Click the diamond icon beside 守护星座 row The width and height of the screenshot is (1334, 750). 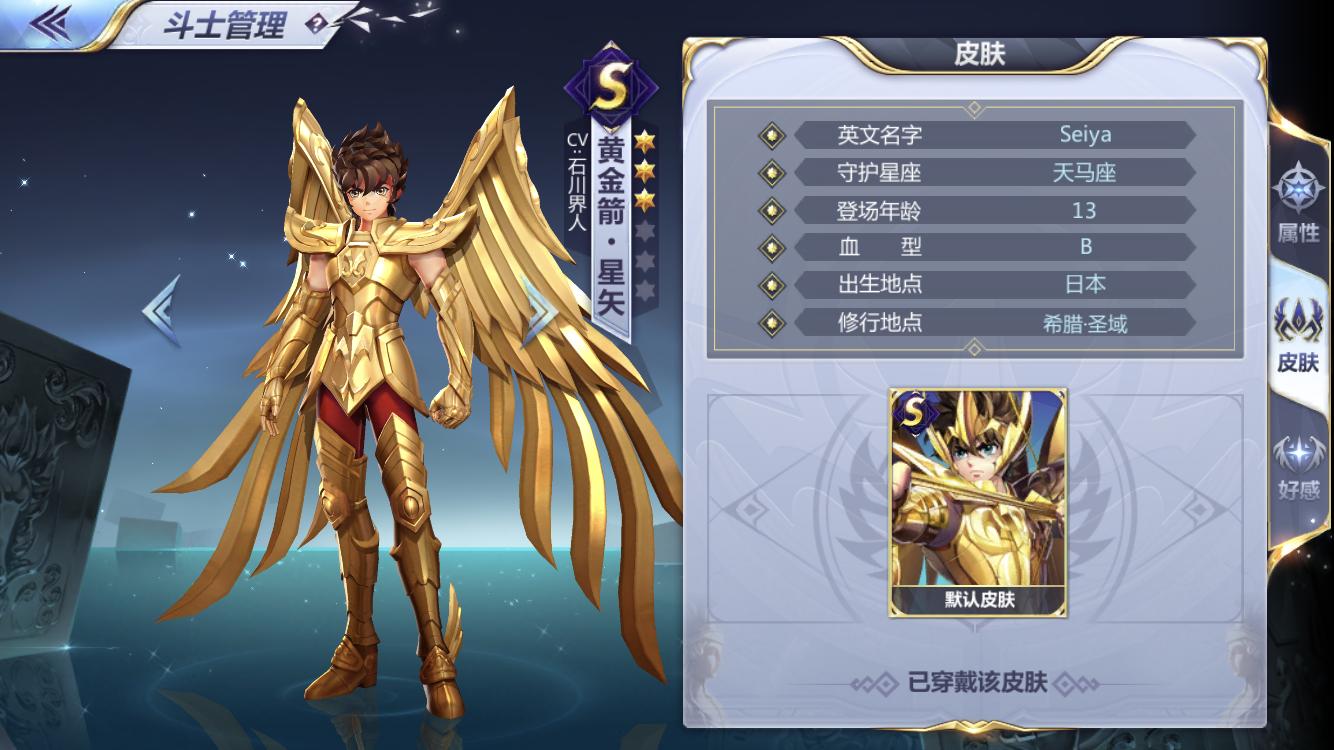coord(770,172)
